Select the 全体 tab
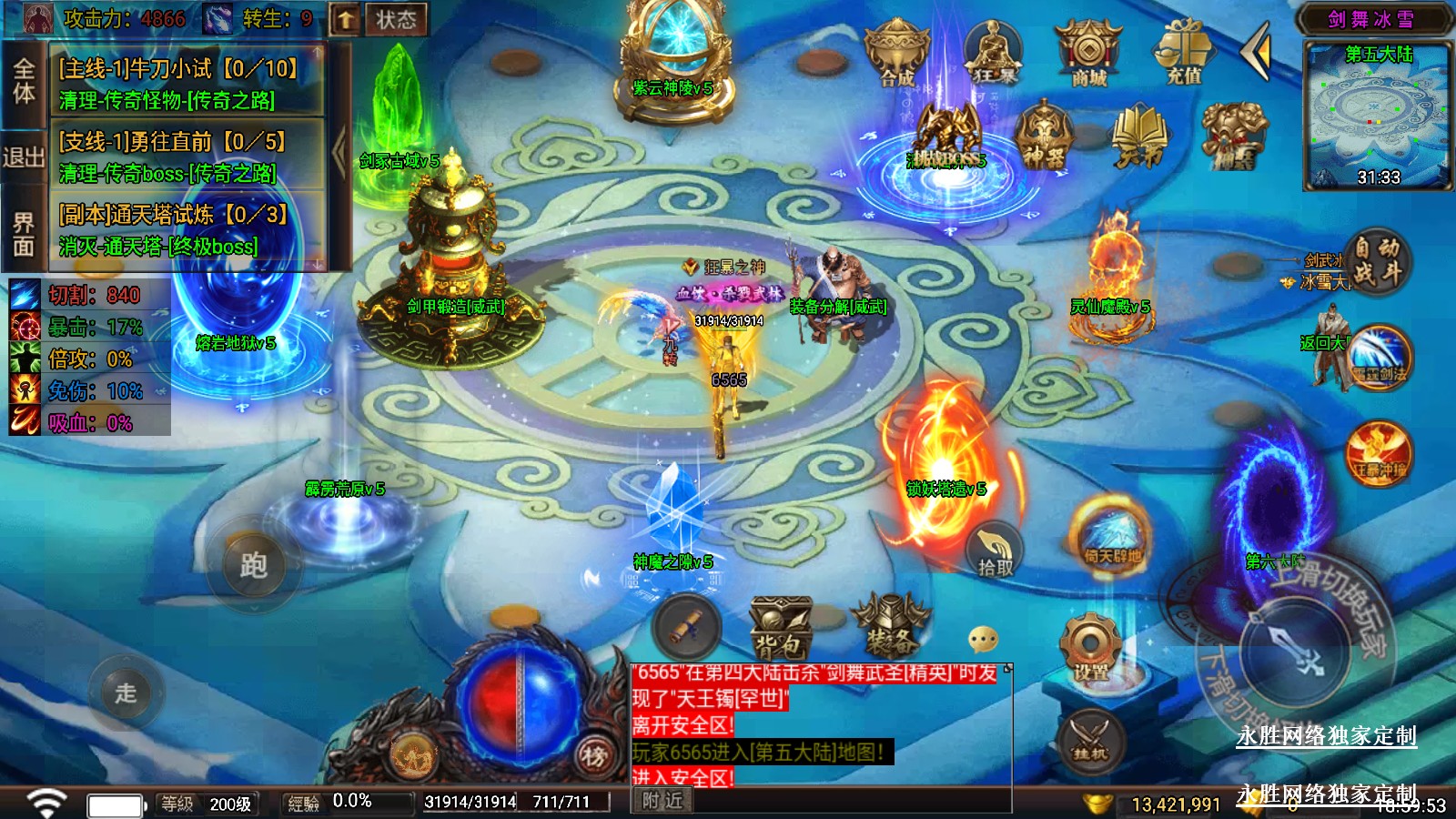This screenshot has width=1456, height=819. point(24,81)
